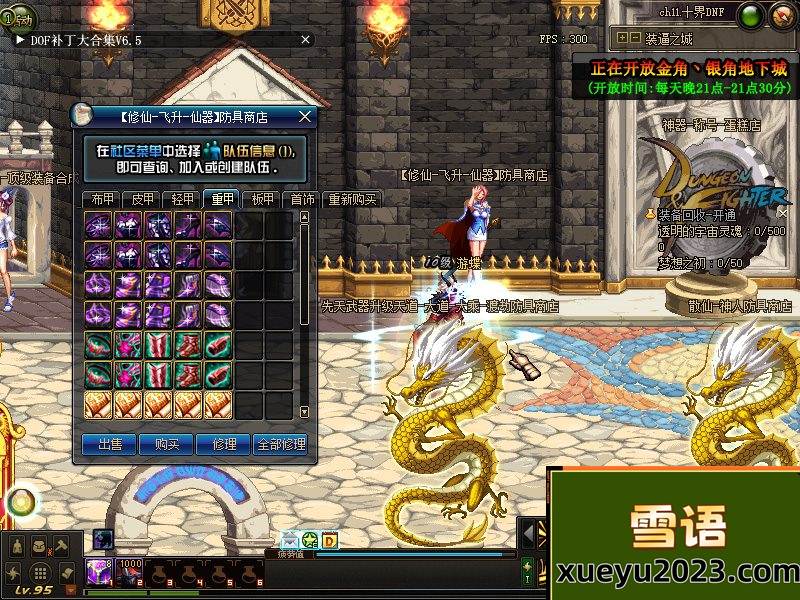Viewport: 800px width, 600px height.
Task: Collapse the minimap with the minus button
Action: 634,38
